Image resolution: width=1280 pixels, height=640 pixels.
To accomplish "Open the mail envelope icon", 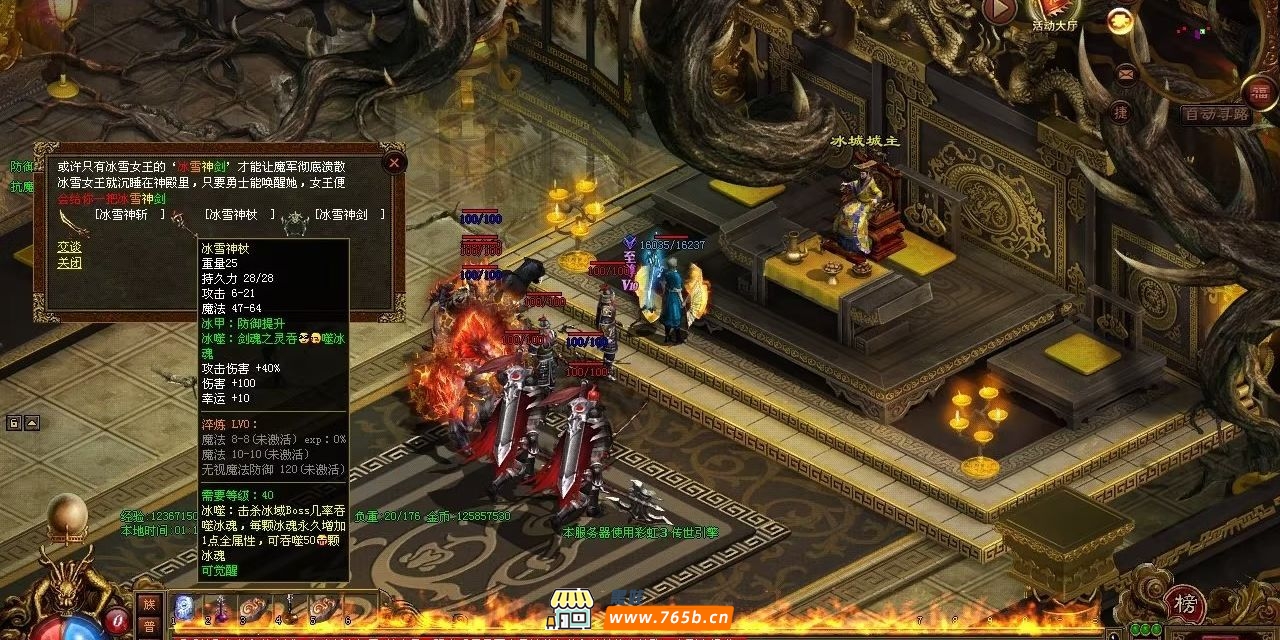I will [1126, 73].
